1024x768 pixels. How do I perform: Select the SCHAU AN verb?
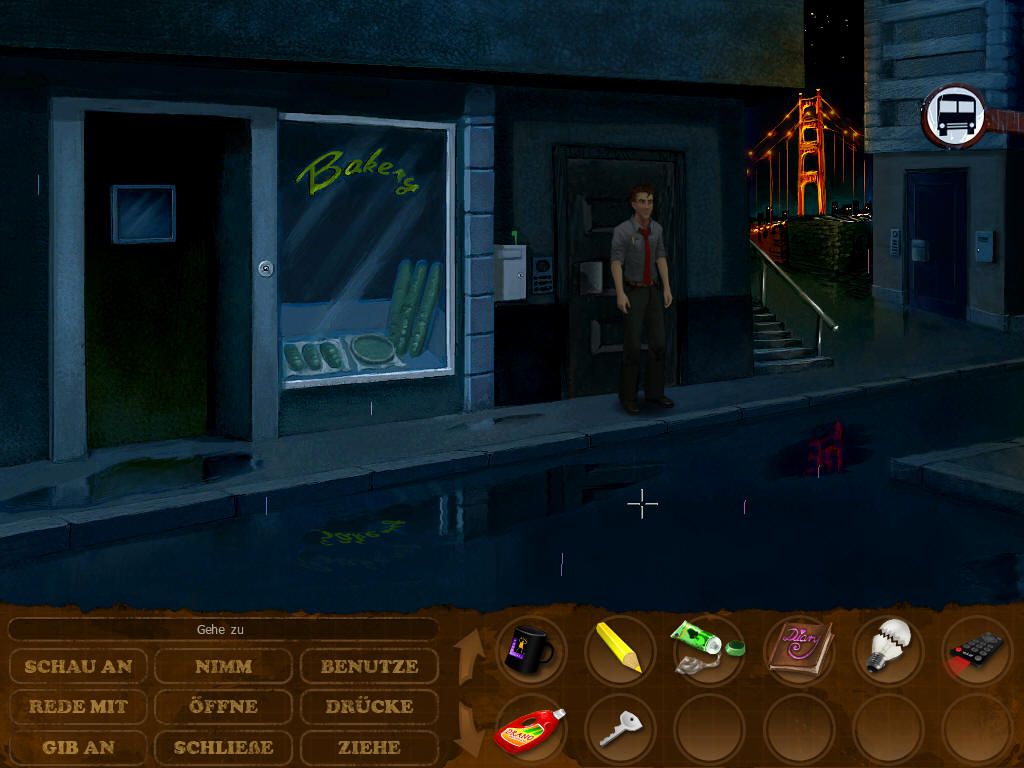click(78, 666)
